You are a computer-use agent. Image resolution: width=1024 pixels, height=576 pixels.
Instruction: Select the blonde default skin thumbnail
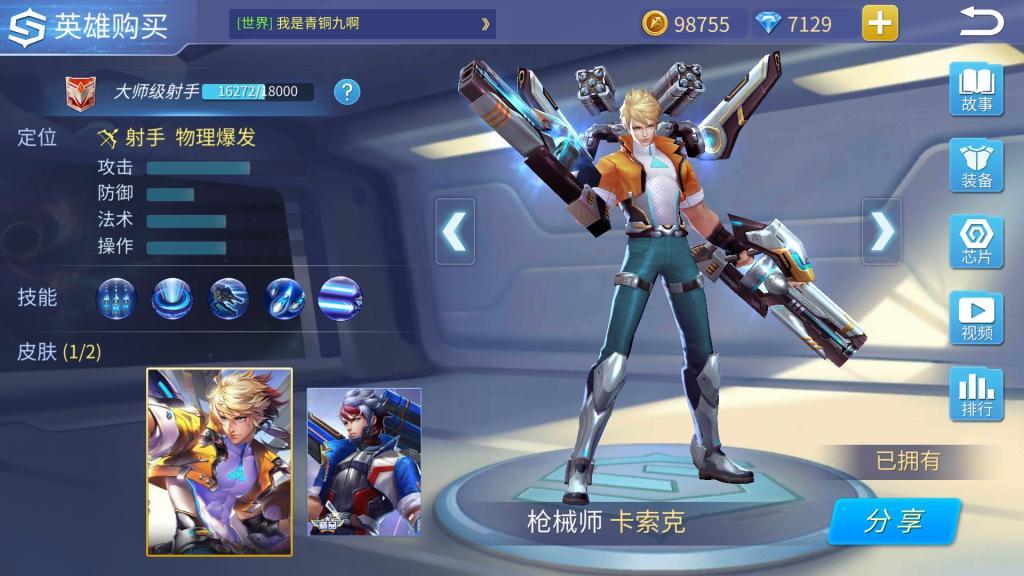click(220, 461)
